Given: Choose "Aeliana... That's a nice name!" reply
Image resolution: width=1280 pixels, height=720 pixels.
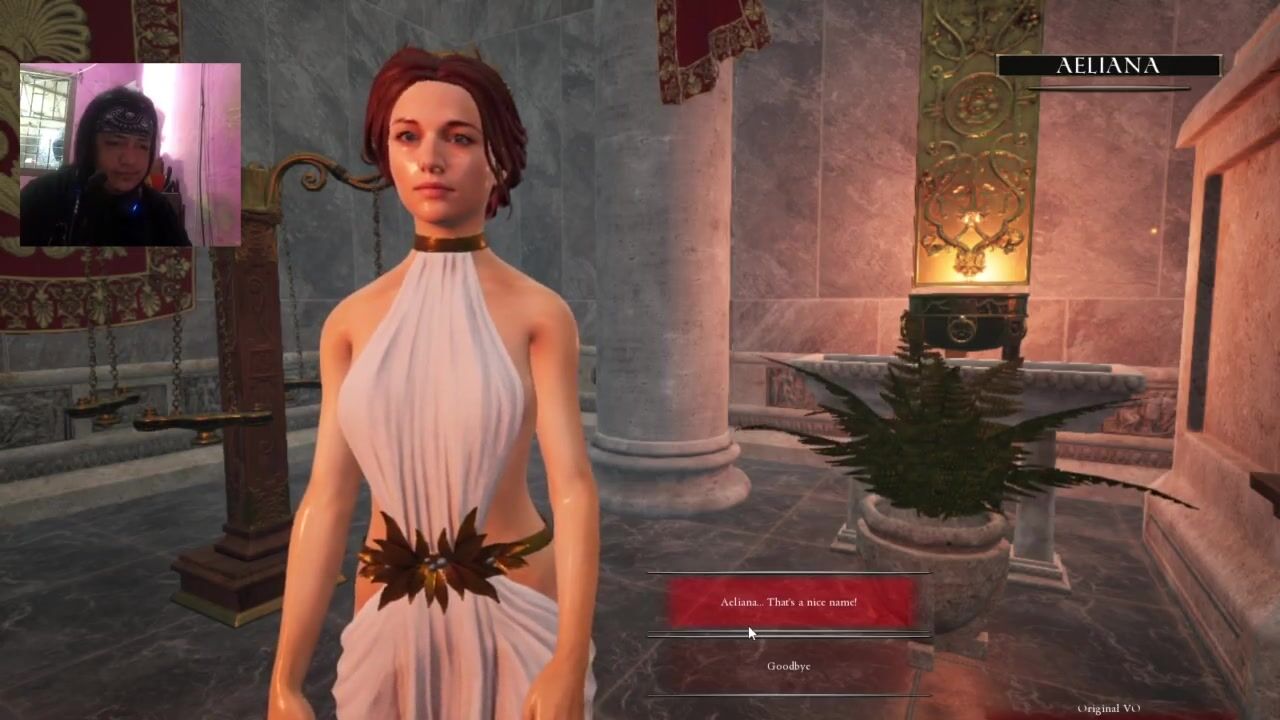Looking at the screenshot, I should pos(789,602).
